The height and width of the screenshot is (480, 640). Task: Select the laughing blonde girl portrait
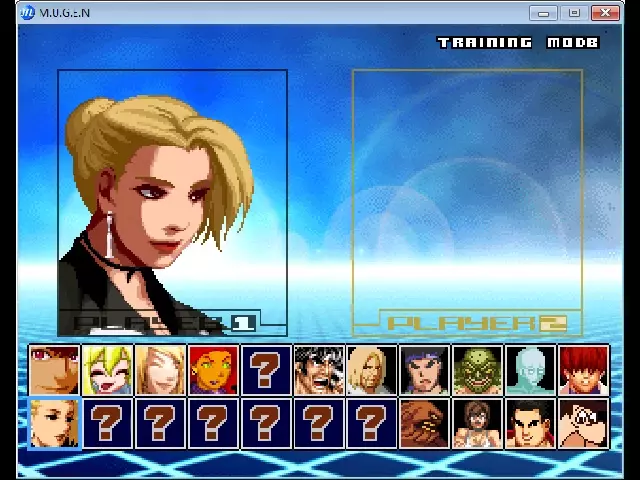pyautogui.click(x=107, y=370)
